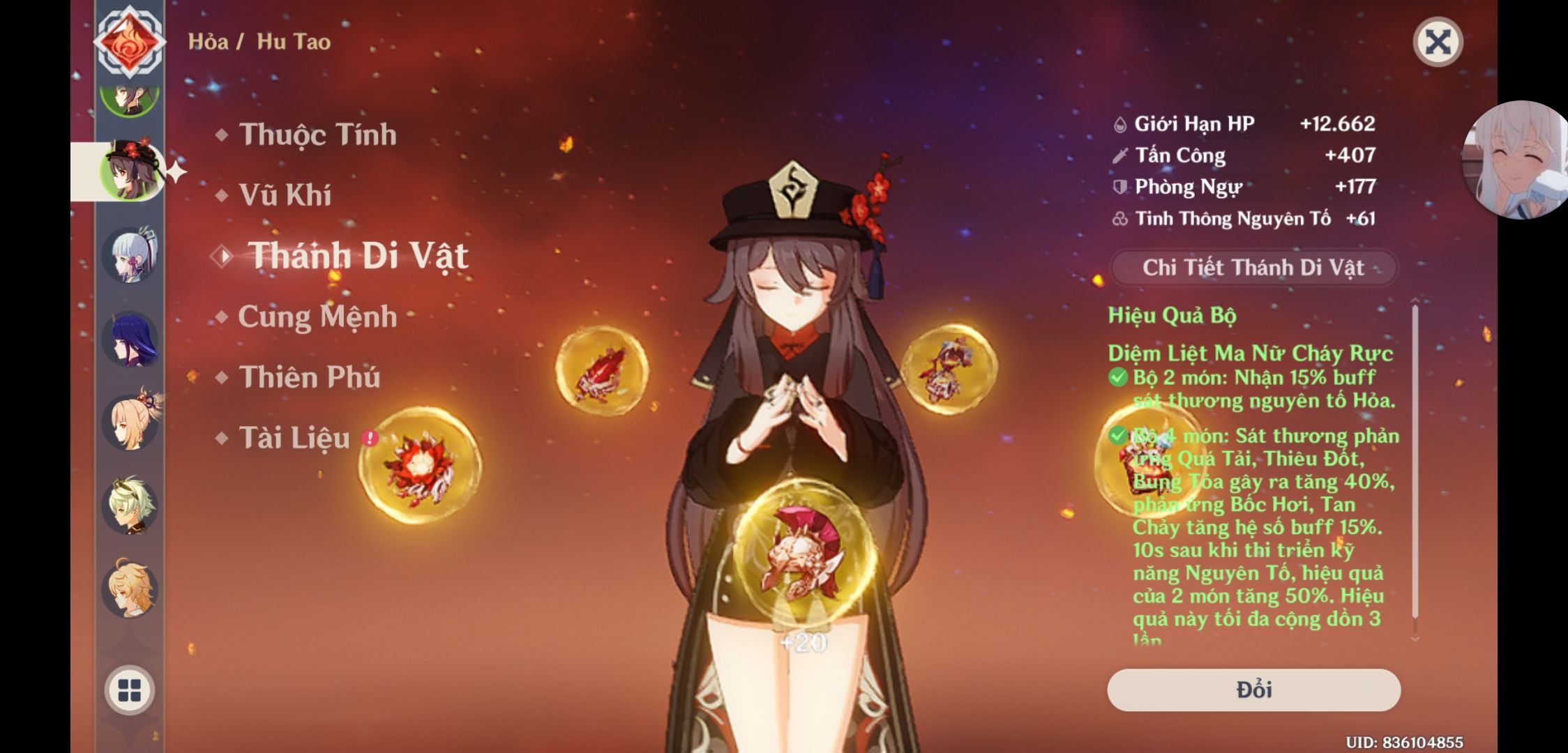Switch to the Vũ Khí tab
This screenshot has height=753, width=1568.
289,195
